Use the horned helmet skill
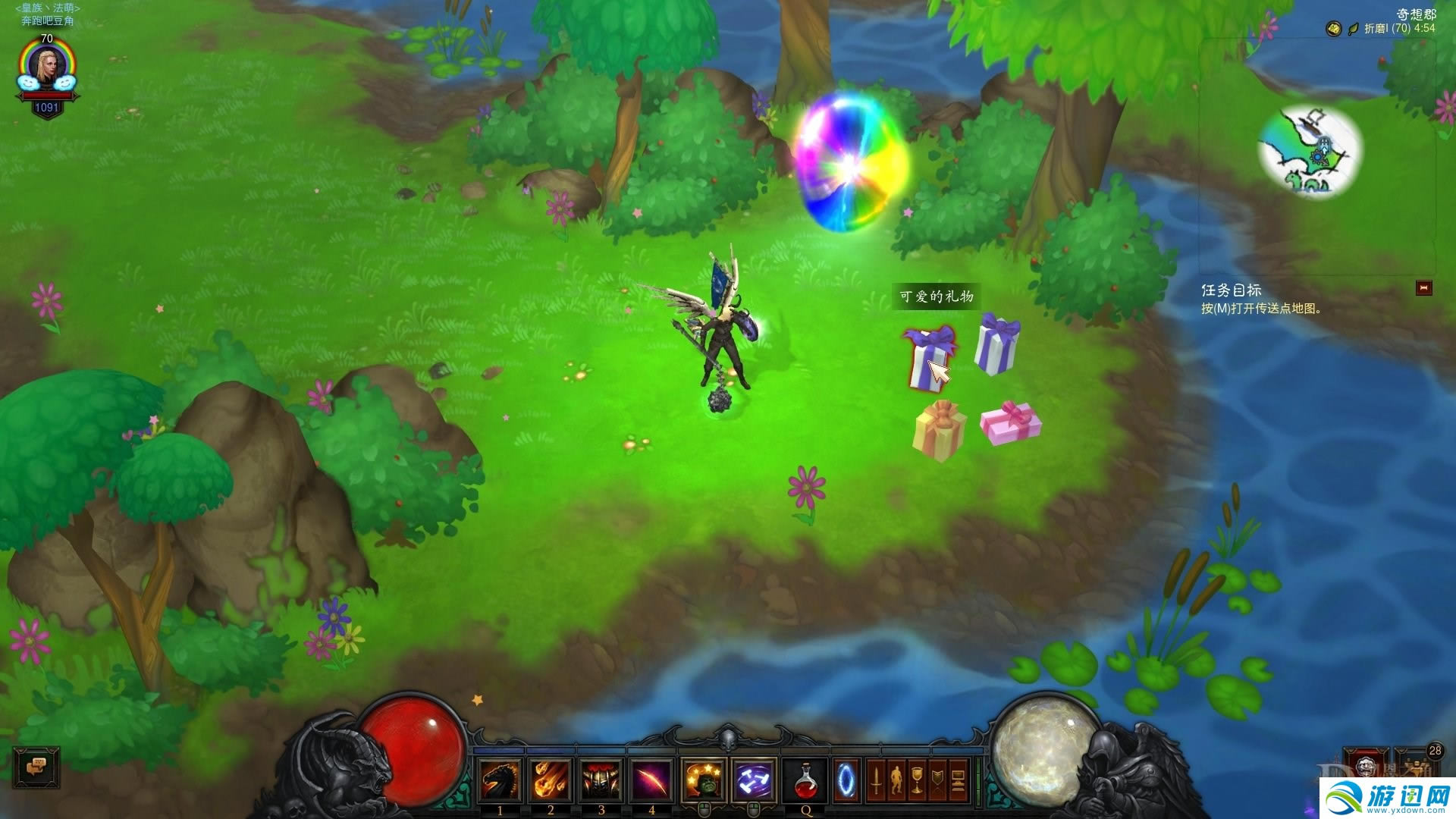 [x=601, y=780]
